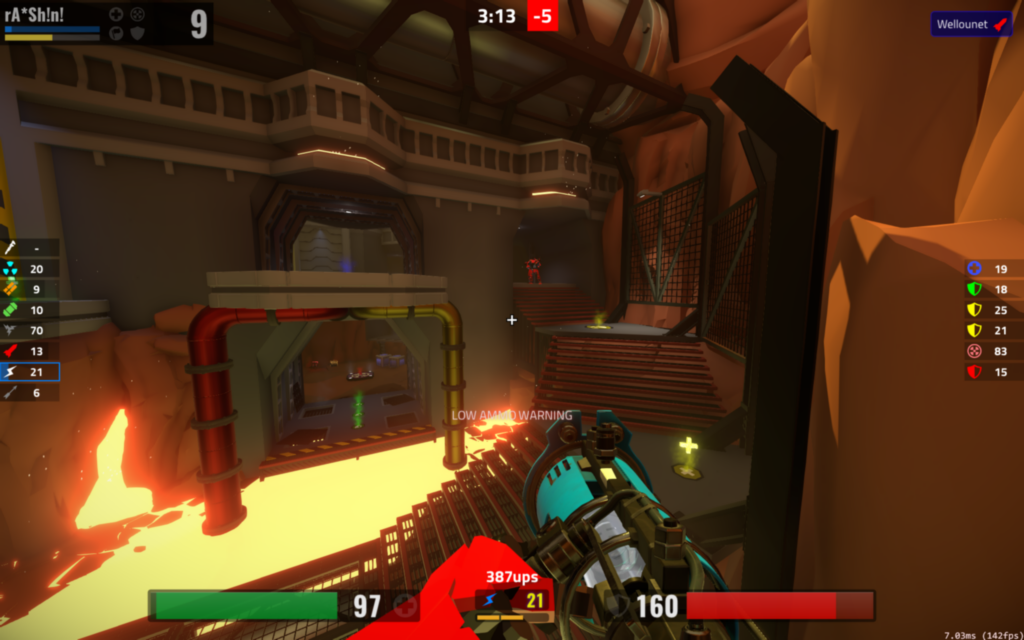
Task: Click the flag icon in player panel
Action: (116, 33)
